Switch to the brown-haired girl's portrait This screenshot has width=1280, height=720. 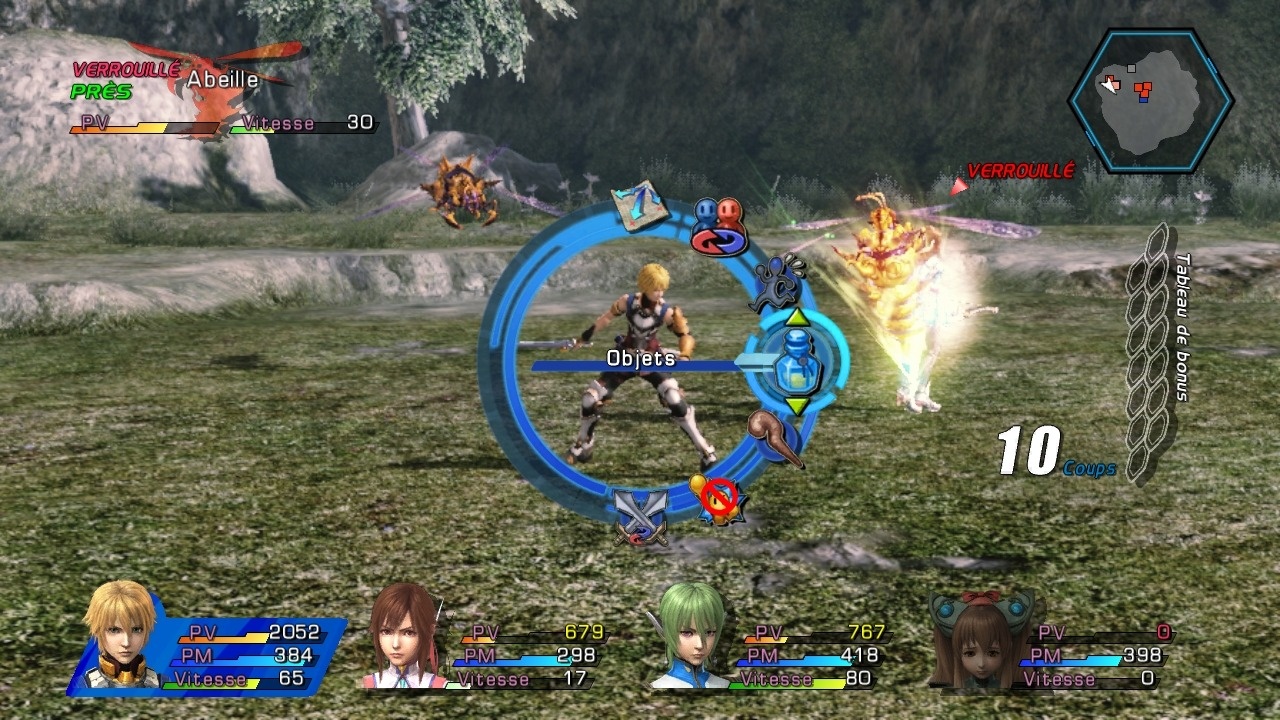coord(404,638)
